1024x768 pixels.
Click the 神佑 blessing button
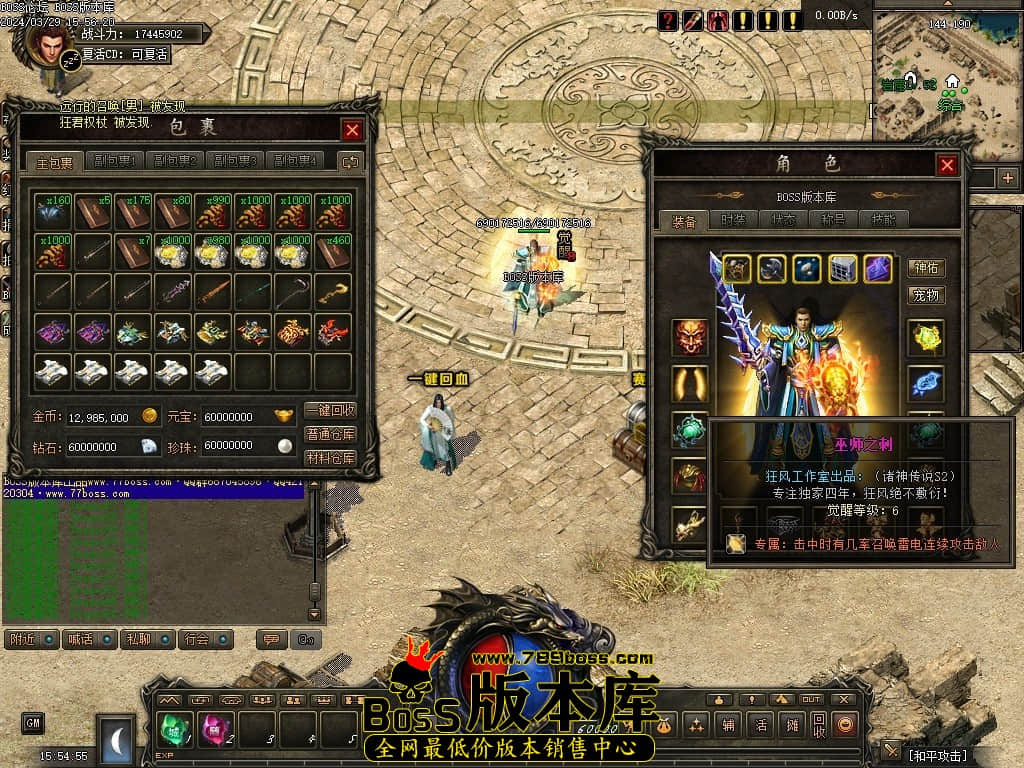926,268
